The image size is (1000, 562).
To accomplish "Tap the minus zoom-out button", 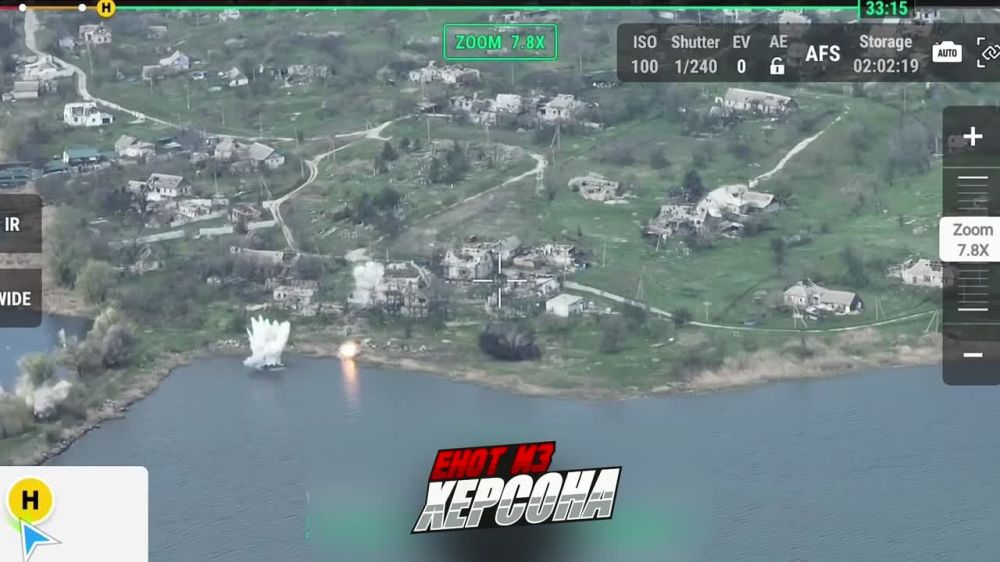I will tap(972, 354).
